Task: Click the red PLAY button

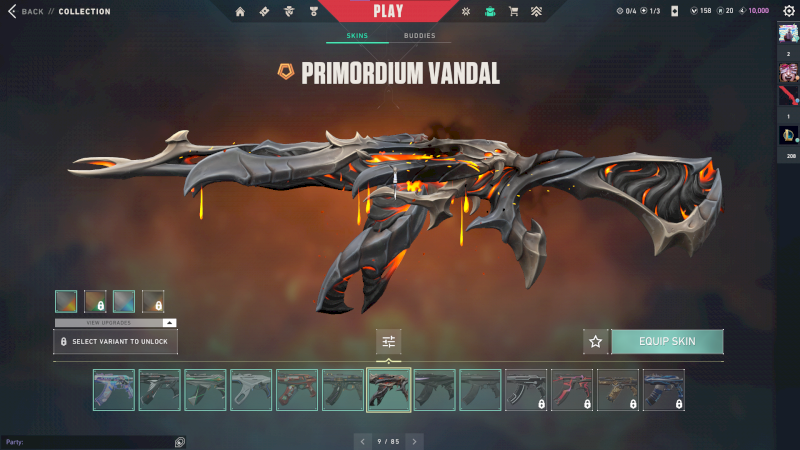Action: pyautogui.click(x=387, y=11)
